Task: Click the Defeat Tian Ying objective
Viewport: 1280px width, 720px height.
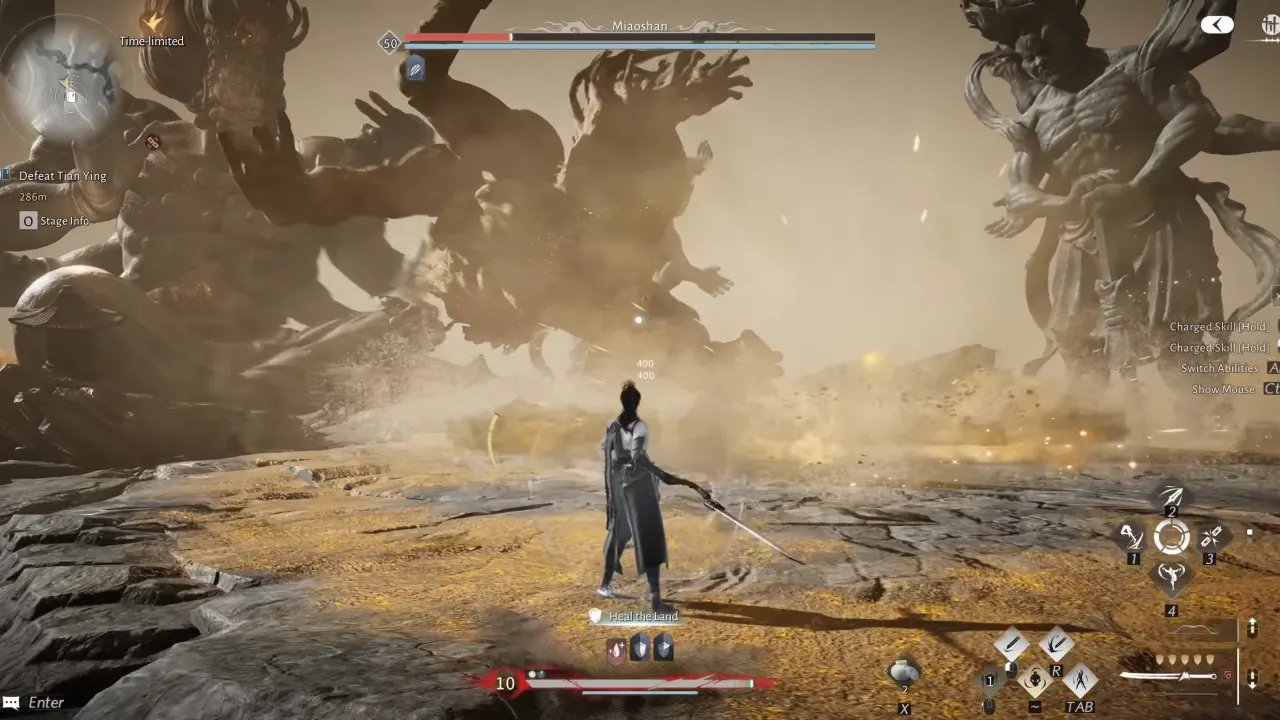Action: (65, 175)
